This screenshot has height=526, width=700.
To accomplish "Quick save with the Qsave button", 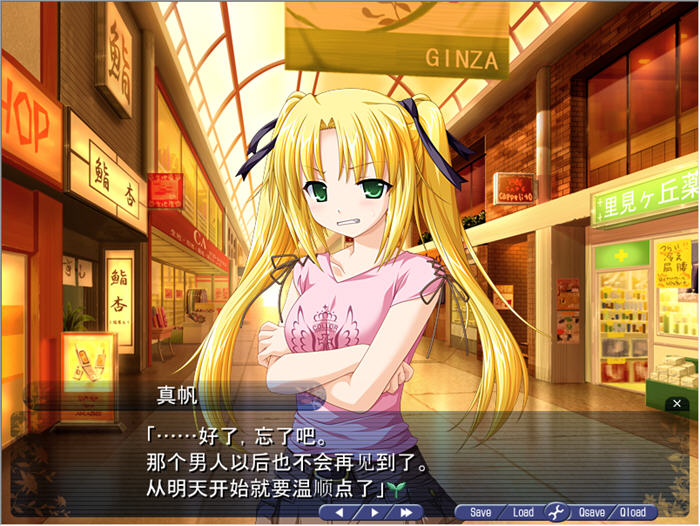I will pos(590,512).
